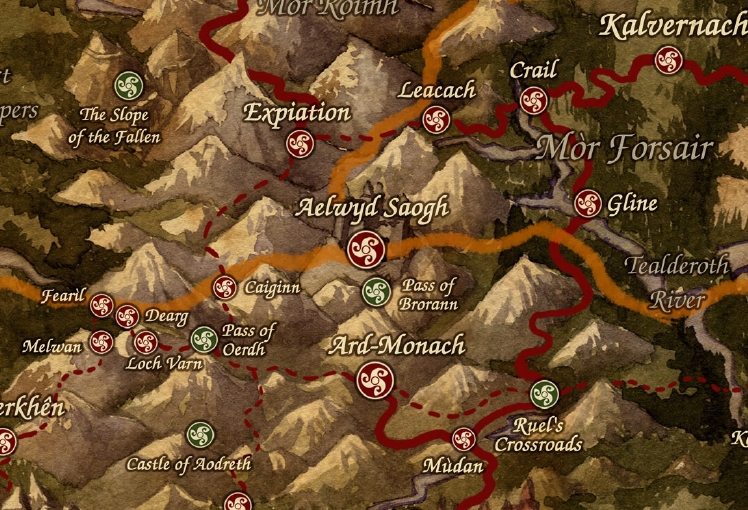Click the Ard-Monach location marker
748x510 pixels.
pos(375,379)
